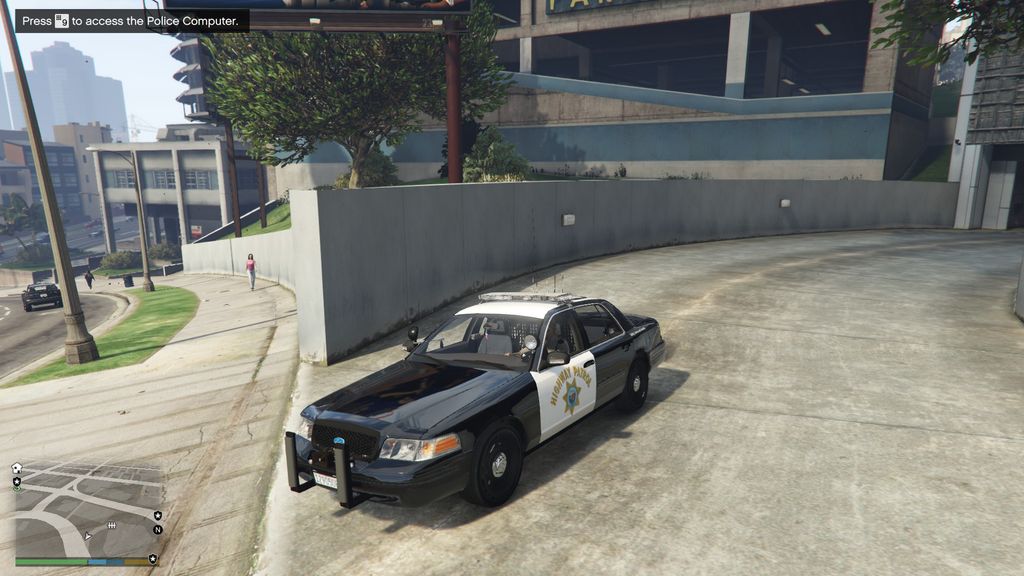Select the police badge blip under the house icon
1024x576 pixels.
pyautogui.click(x=16, y=482)
